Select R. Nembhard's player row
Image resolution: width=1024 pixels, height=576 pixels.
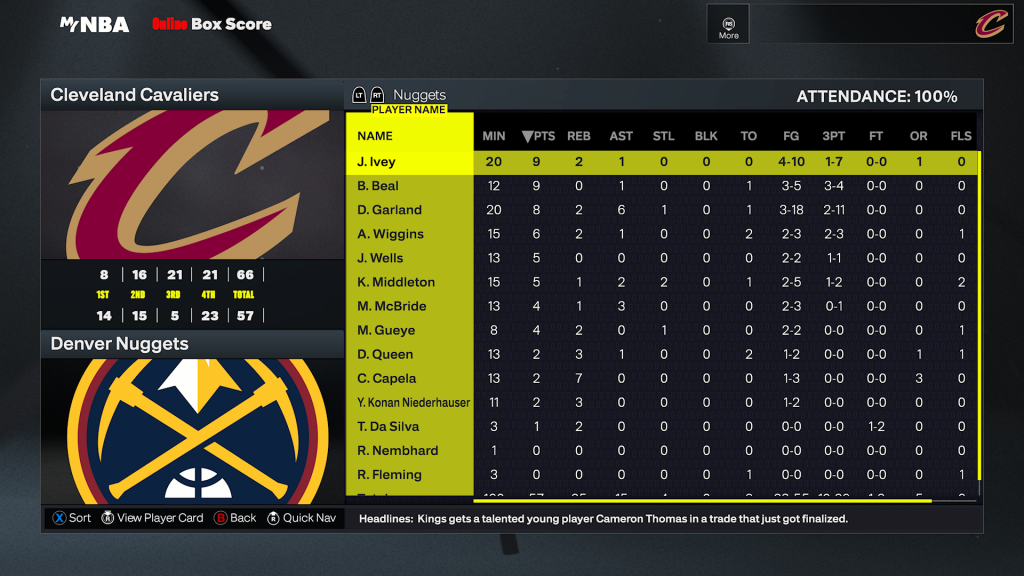[397, 450]
